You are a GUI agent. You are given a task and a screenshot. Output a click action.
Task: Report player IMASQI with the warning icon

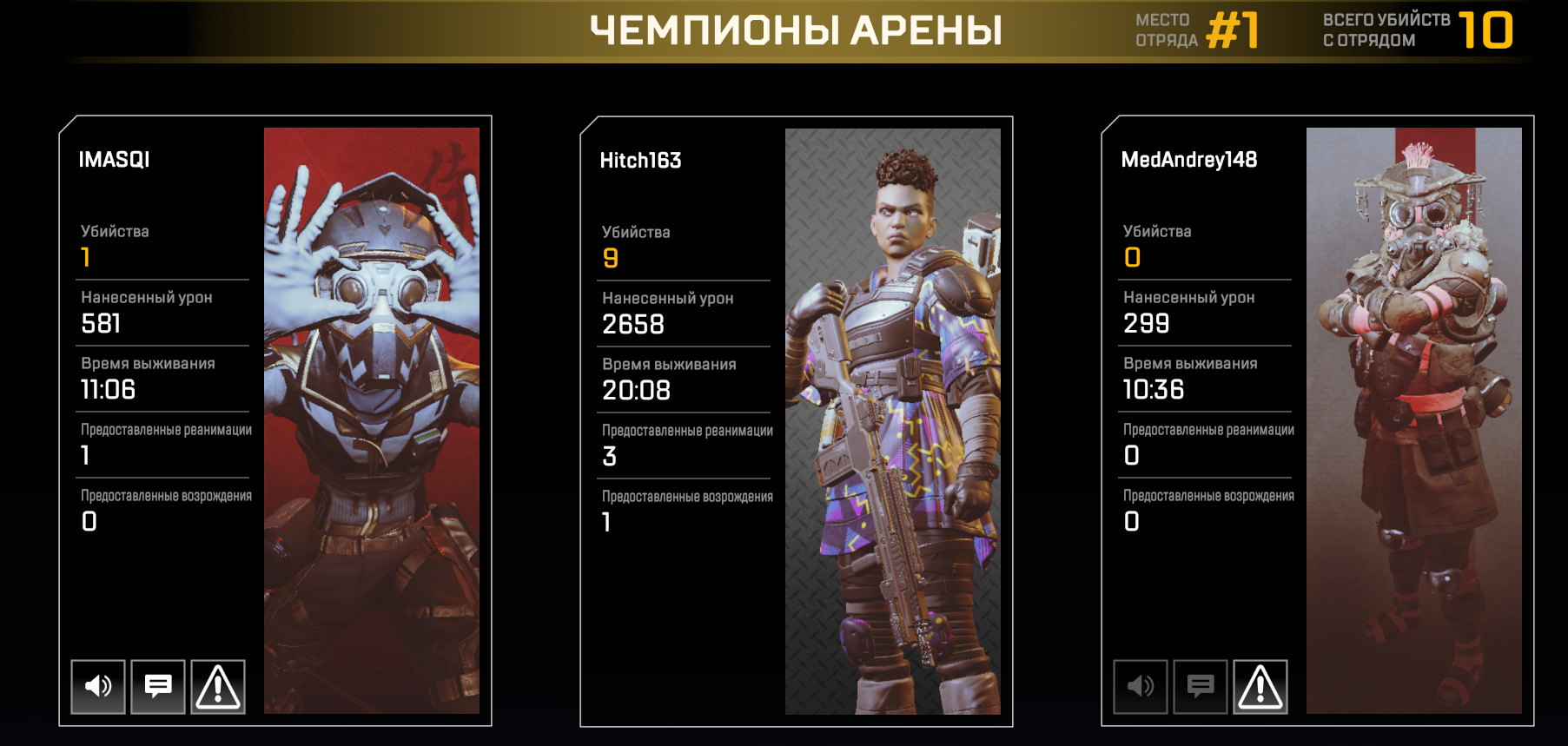(x=218, y=686)
